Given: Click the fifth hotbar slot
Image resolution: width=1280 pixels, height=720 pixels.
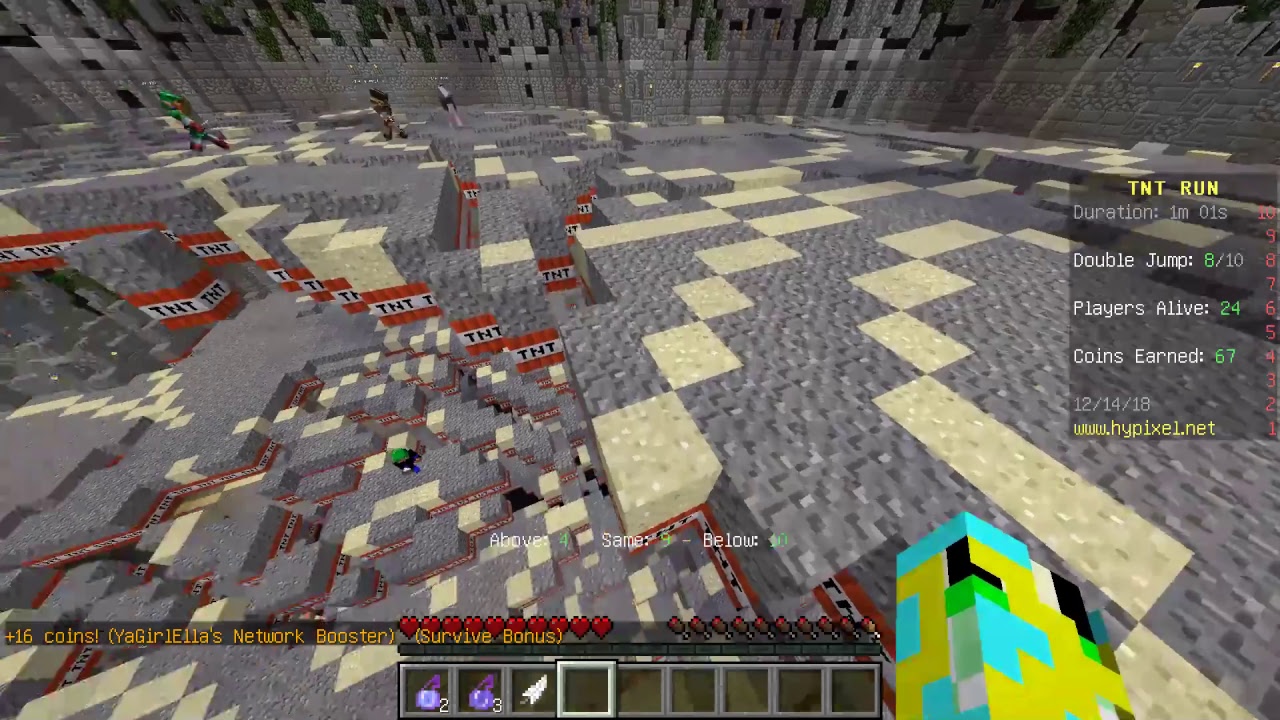Looking at the screenshot, I should coord(640,687).
